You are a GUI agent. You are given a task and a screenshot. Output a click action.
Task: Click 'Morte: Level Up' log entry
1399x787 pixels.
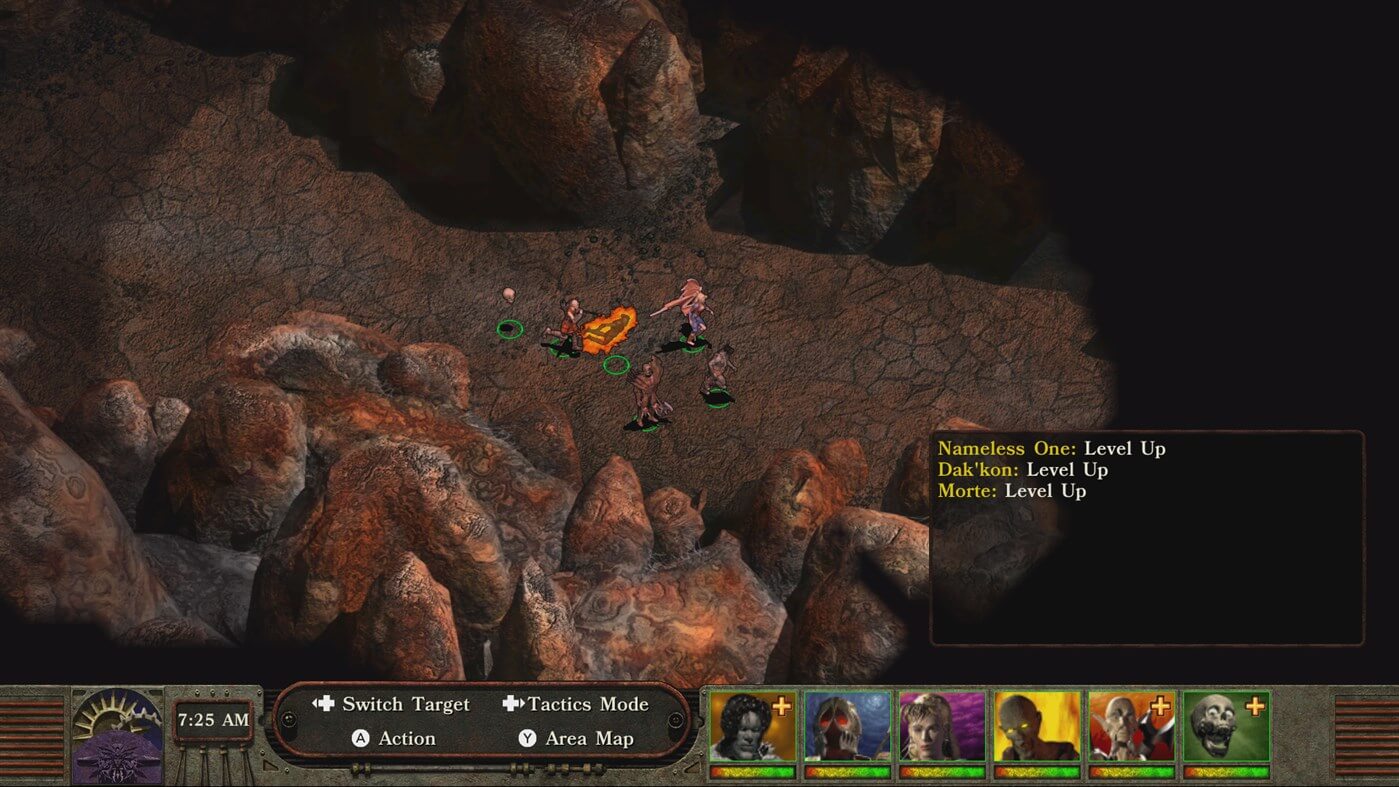[1012, 491]
